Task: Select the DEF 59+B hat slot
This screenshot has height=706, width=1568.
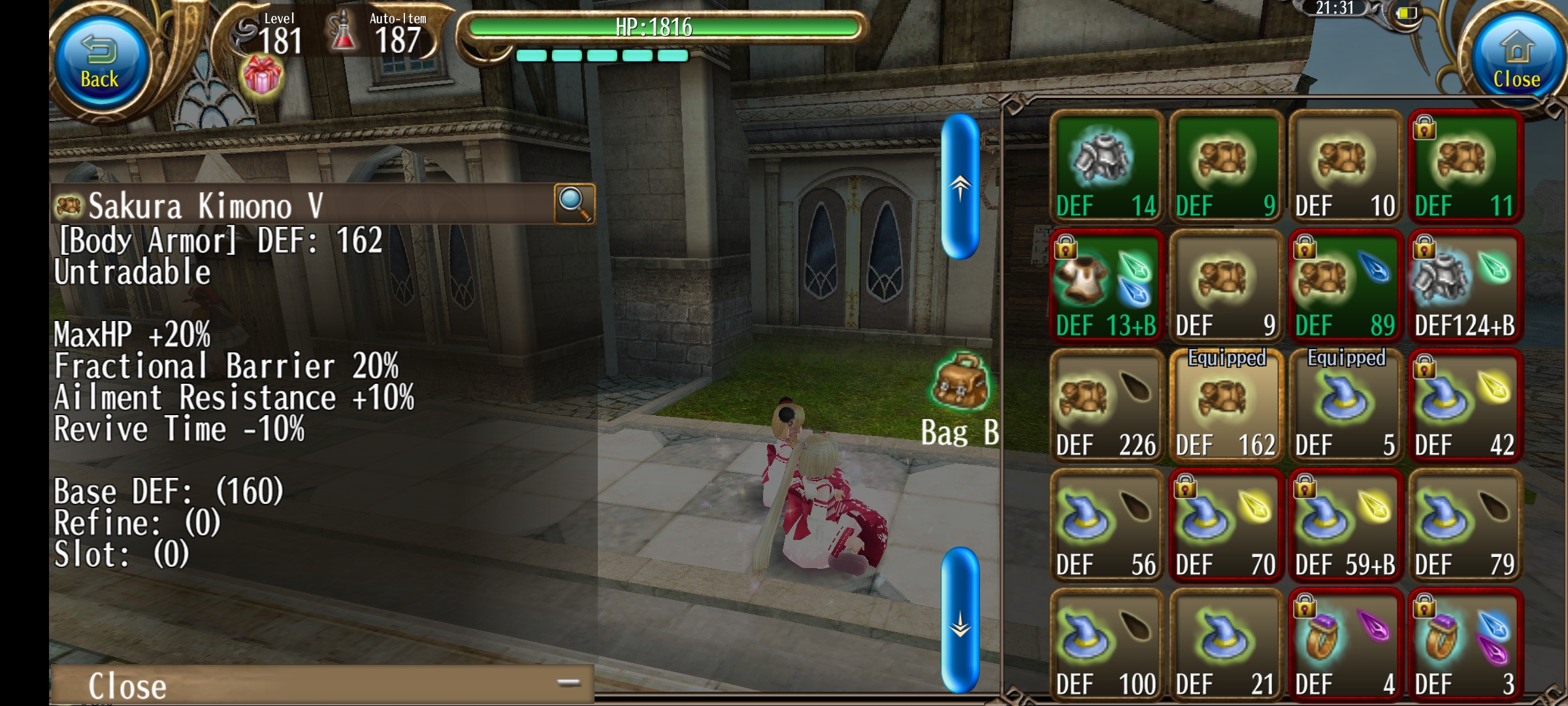Action: (x=1345, y=526)
